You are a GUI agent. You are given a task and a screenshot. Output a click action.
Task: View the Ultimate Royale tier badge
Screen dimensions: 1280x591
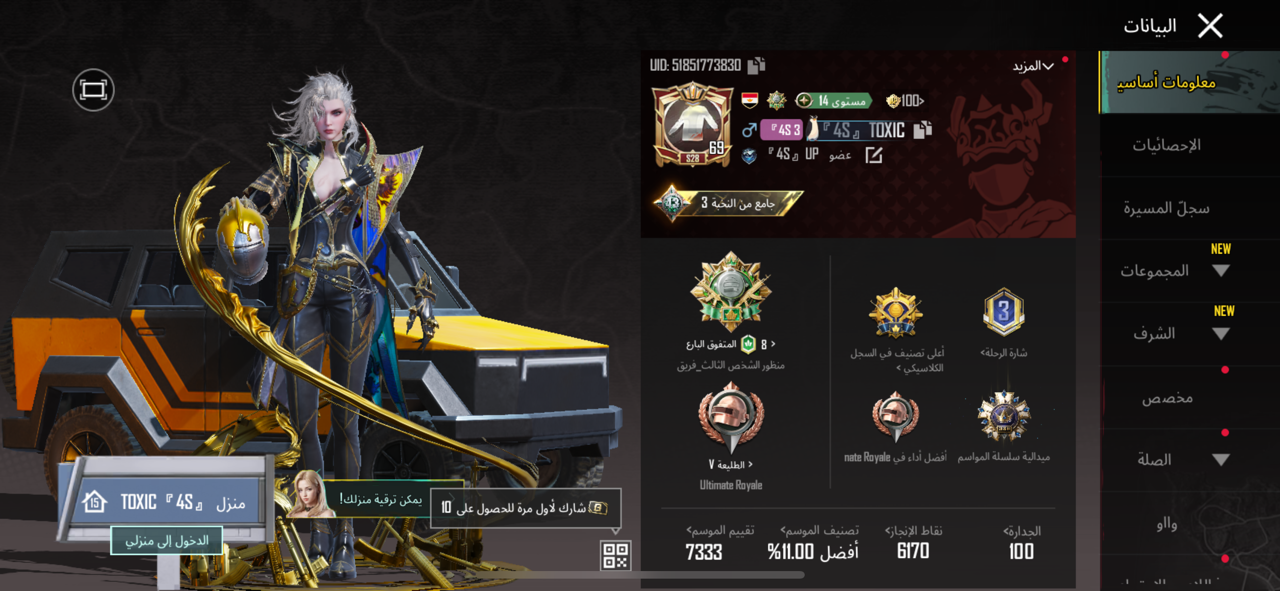(730, 418)
